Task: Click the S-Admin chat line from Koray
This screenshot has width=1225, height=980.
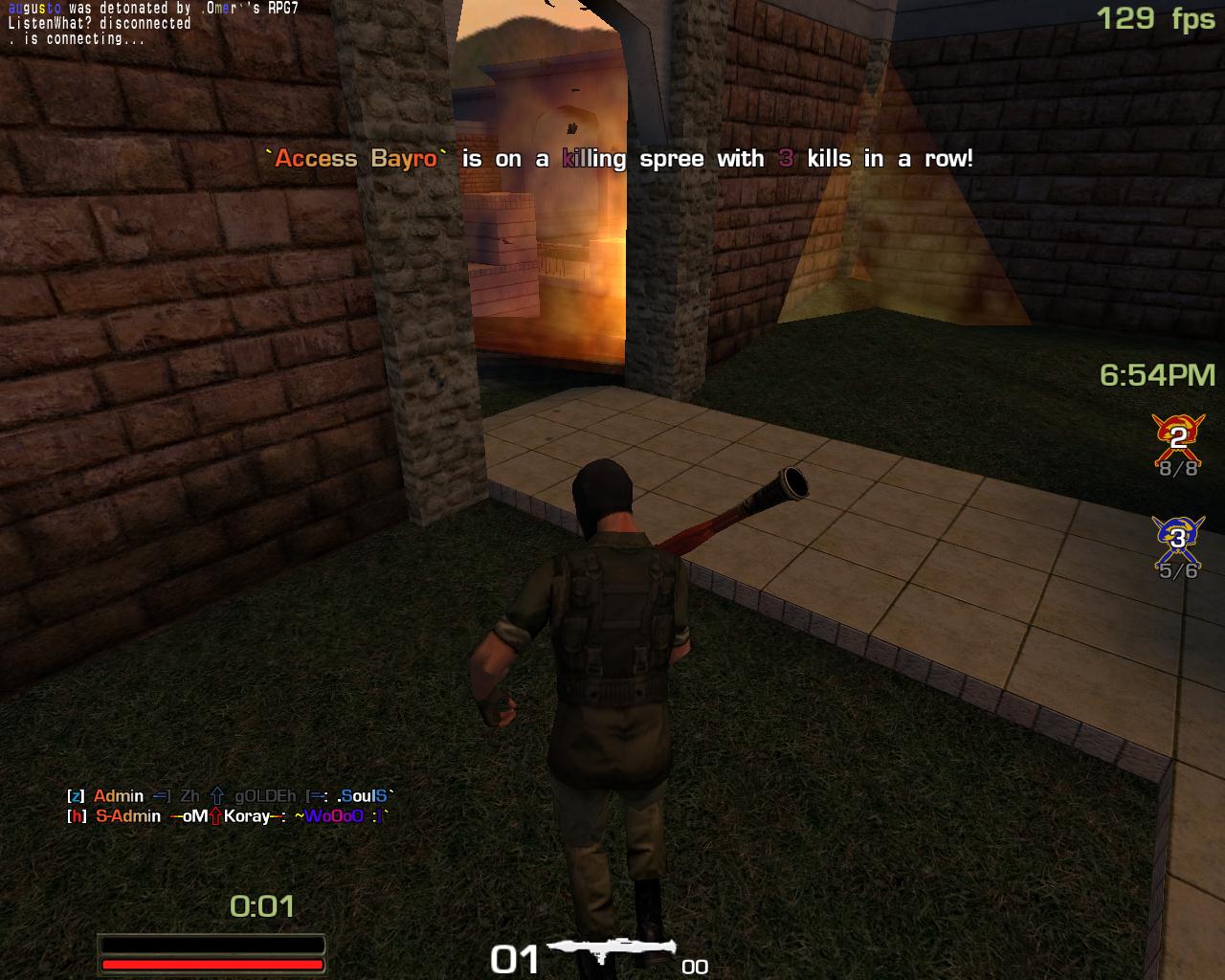Action: point(228,816)
